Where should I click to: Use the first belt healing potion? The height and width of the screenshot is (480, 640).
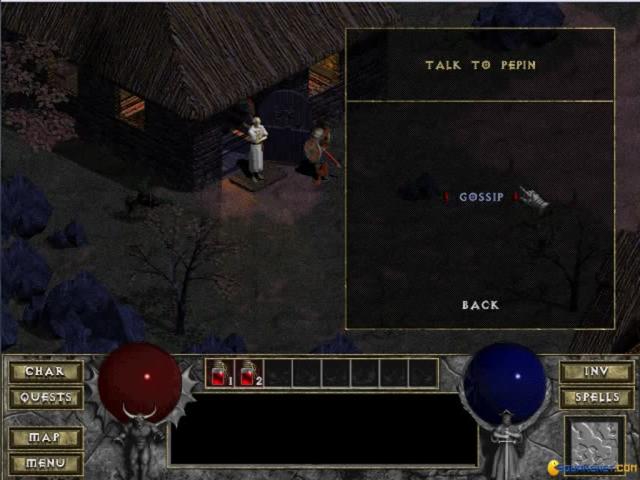(x=219, y=373)
